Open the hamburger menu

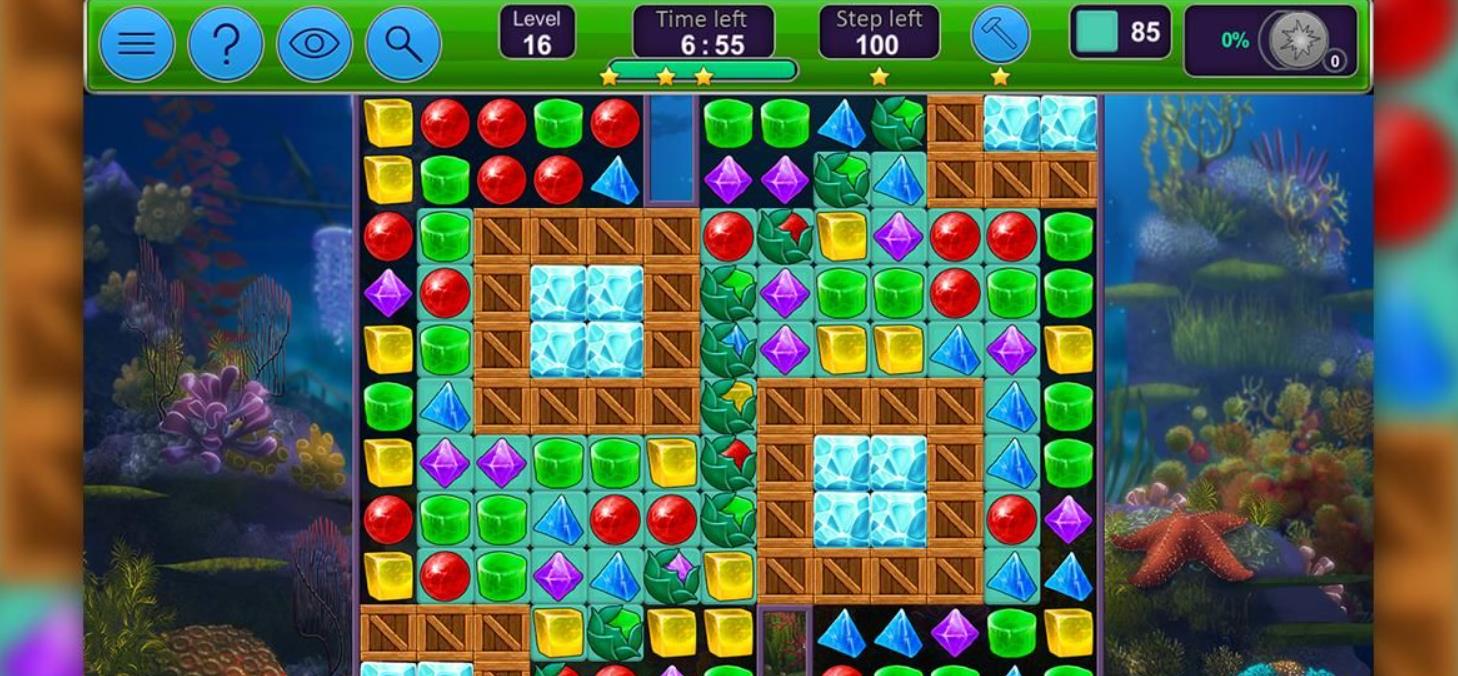[x=137, y=44]
